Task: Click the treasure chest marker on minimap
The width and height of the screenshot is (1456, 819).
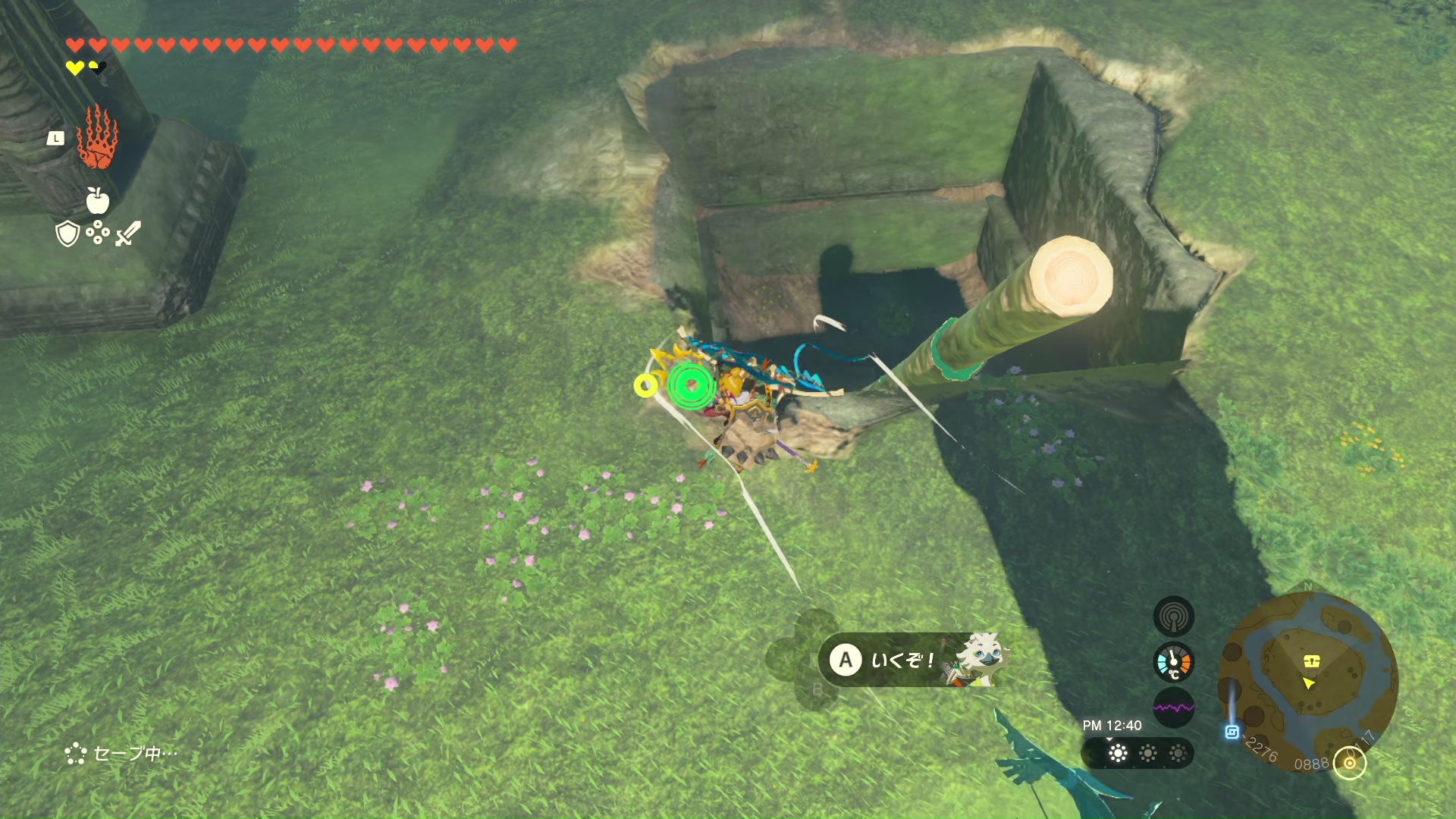Action: click(x=1311, y=662)
